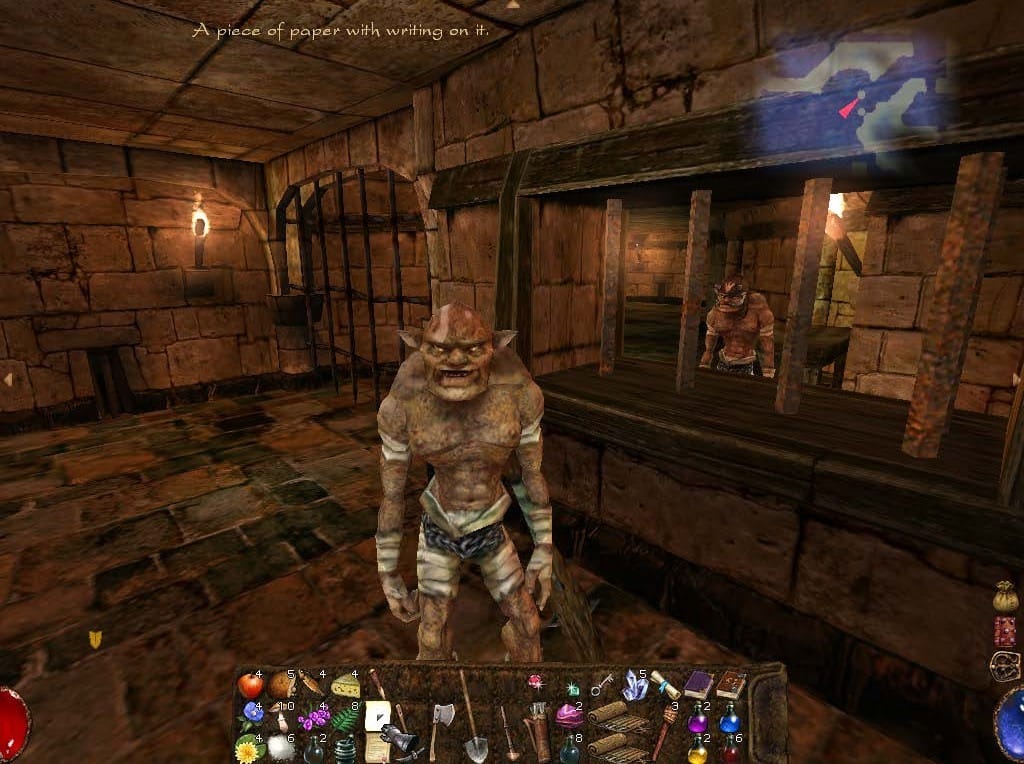The height and width of the screenshot is (764, 1024).
Task: Open the gold coin pouch icon
Action: pos(1006,598)
